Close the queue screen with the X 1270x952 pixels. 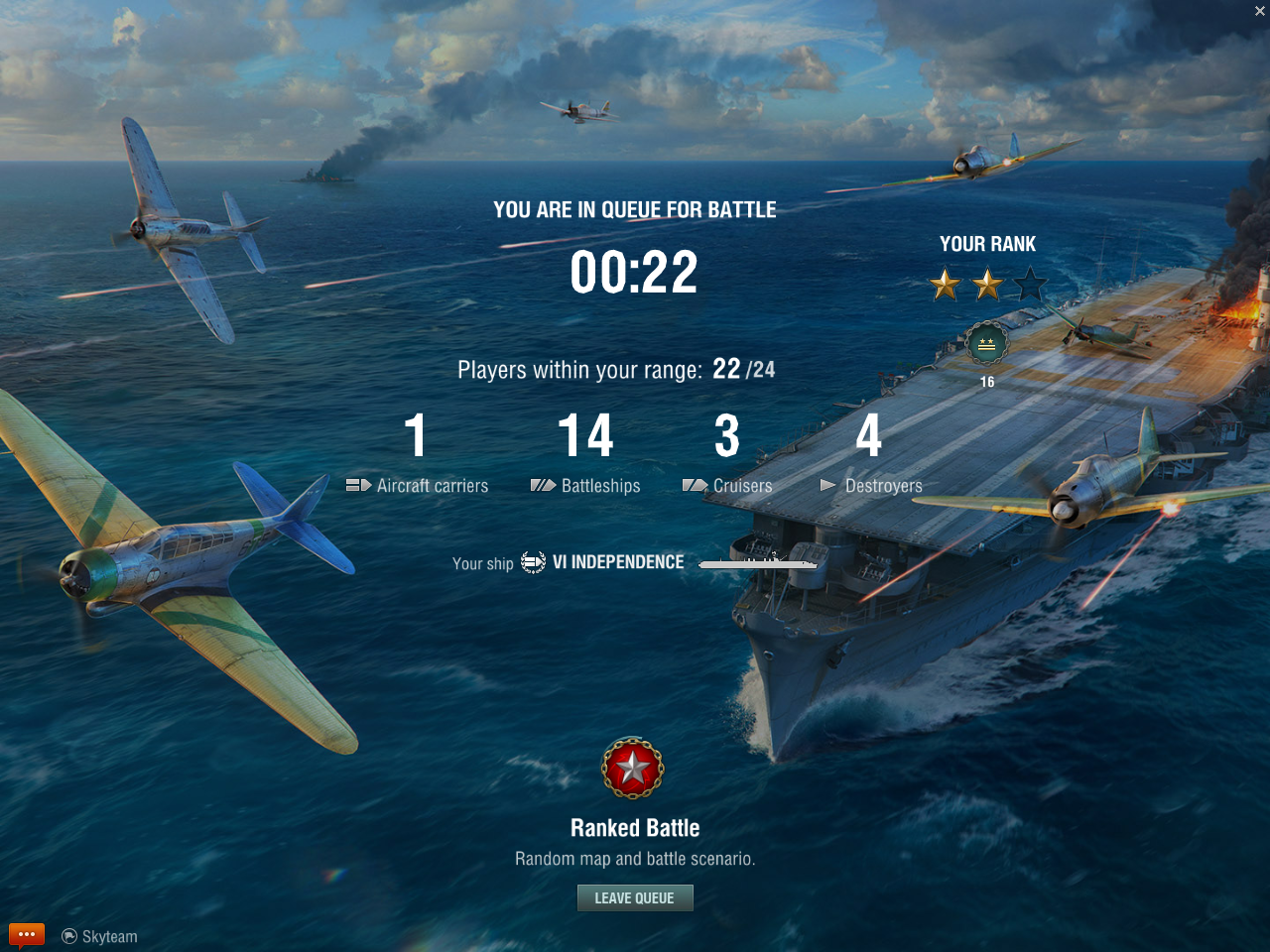(1259, 11)
